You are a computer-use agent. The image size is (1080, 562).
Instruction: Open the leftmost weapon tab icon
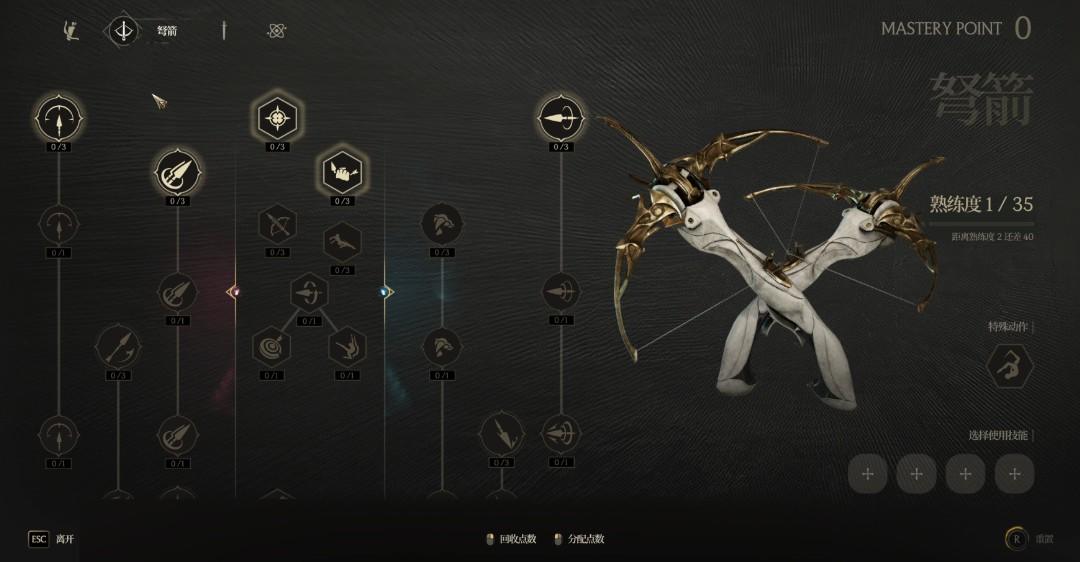pyautogui.click(x=70, y=31)
